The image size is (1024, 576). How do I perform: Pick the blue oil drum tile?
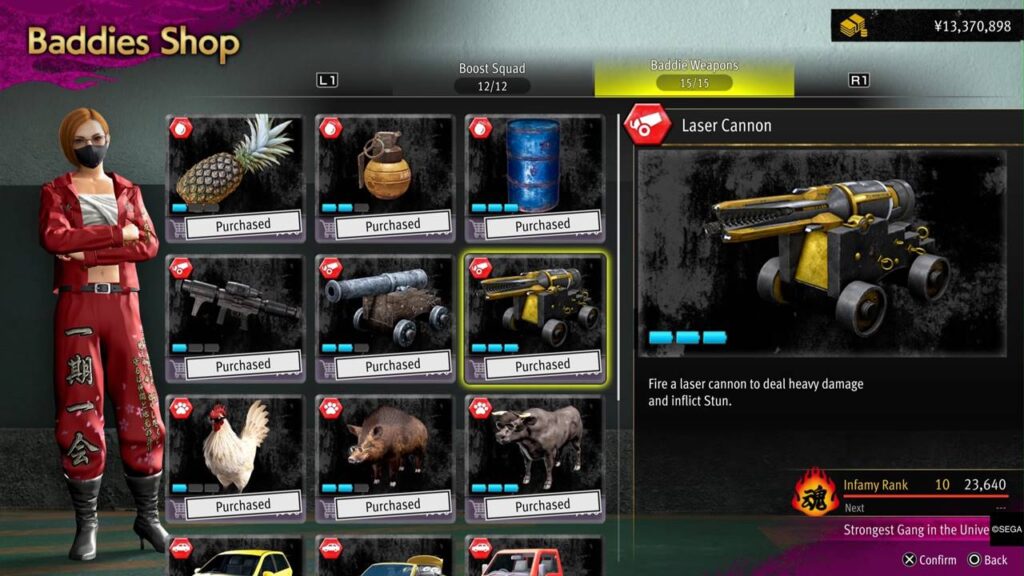[535, 178]
